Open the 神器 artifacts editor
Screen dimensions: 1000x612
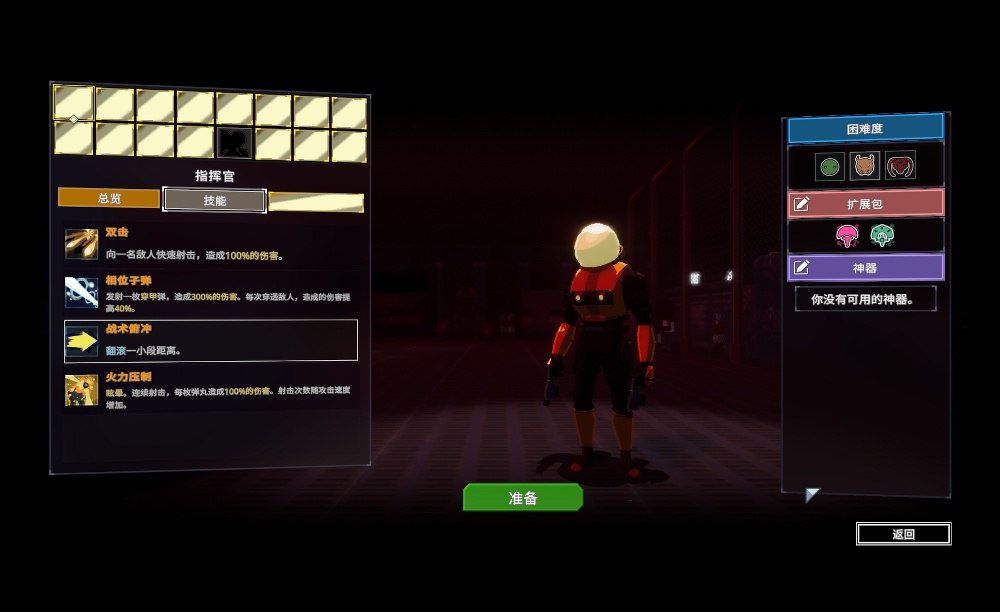point(865,268)
